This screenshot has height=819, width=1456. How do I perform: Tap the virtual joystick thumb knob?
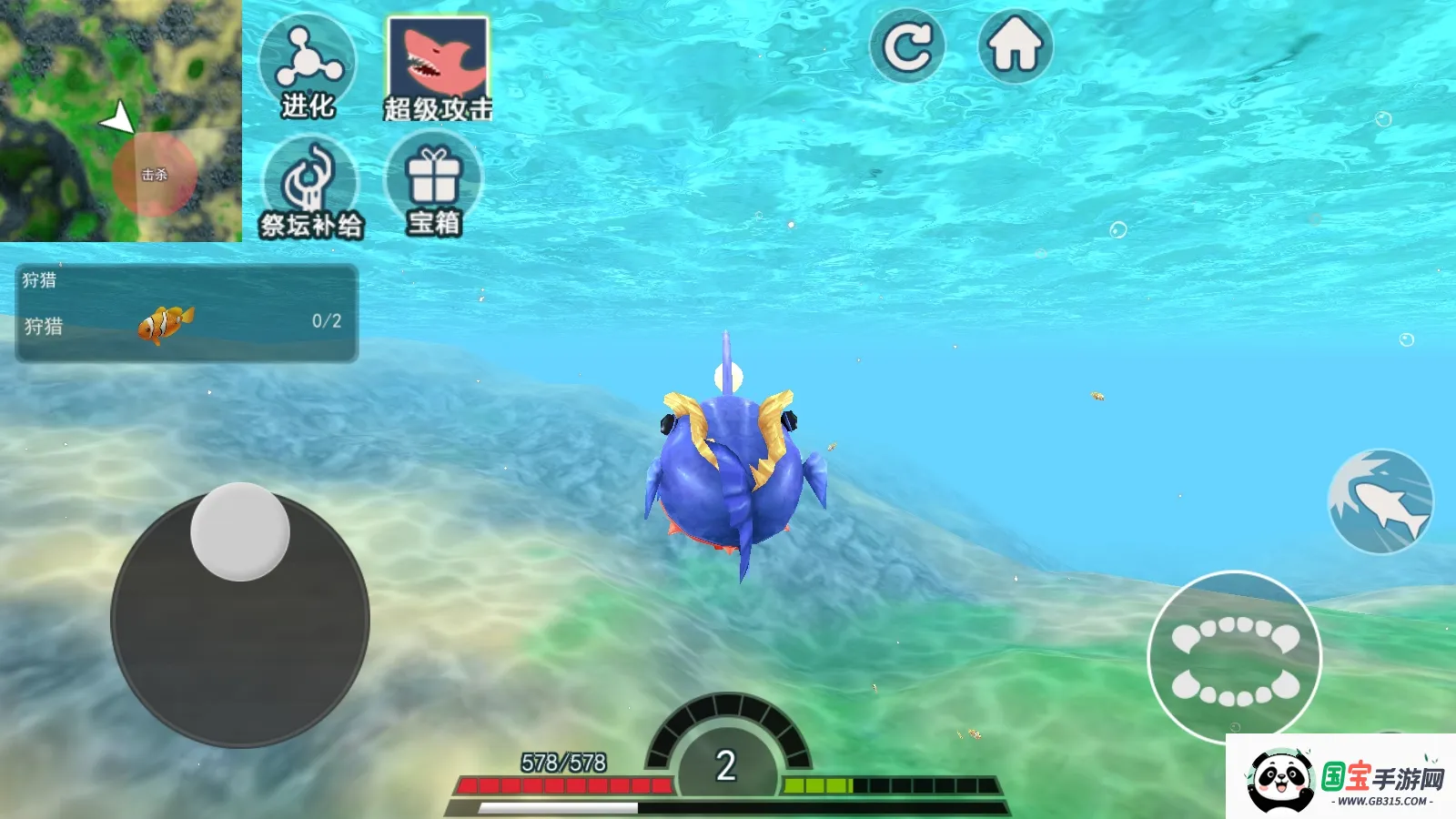click(240, 532)
